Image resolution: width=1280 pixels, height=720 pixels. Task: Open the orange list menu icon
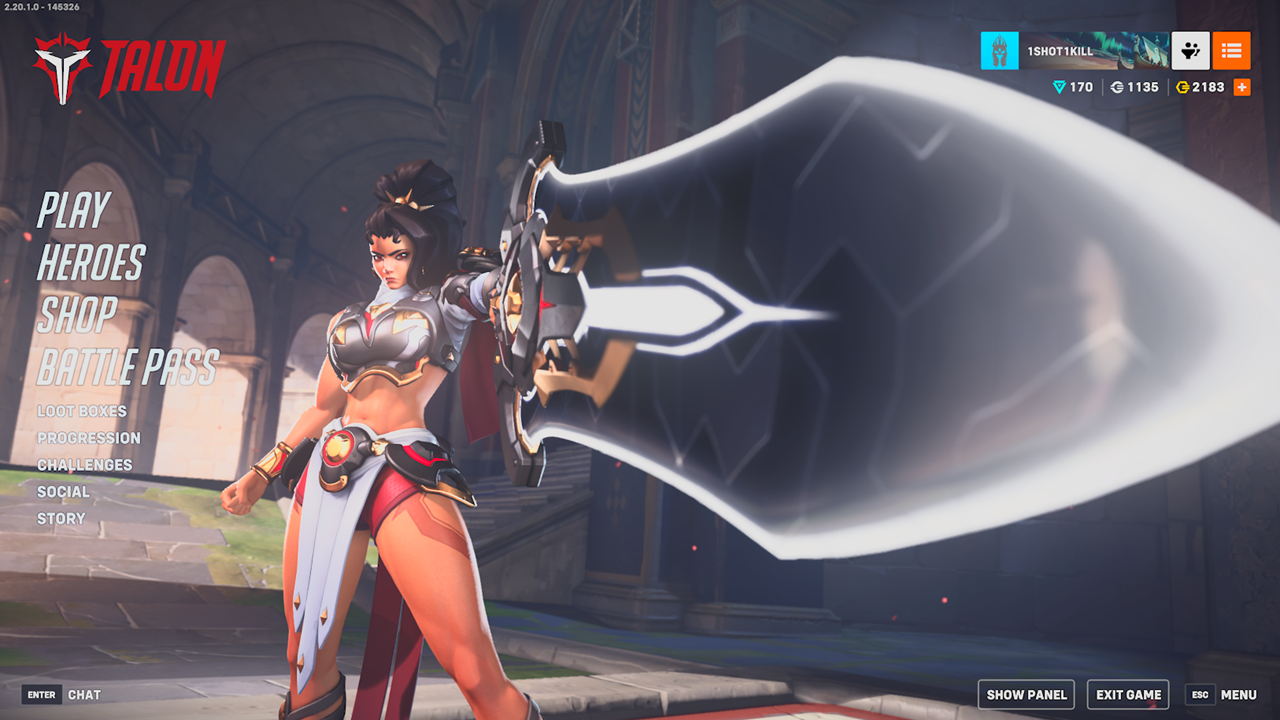(1231, 51)
